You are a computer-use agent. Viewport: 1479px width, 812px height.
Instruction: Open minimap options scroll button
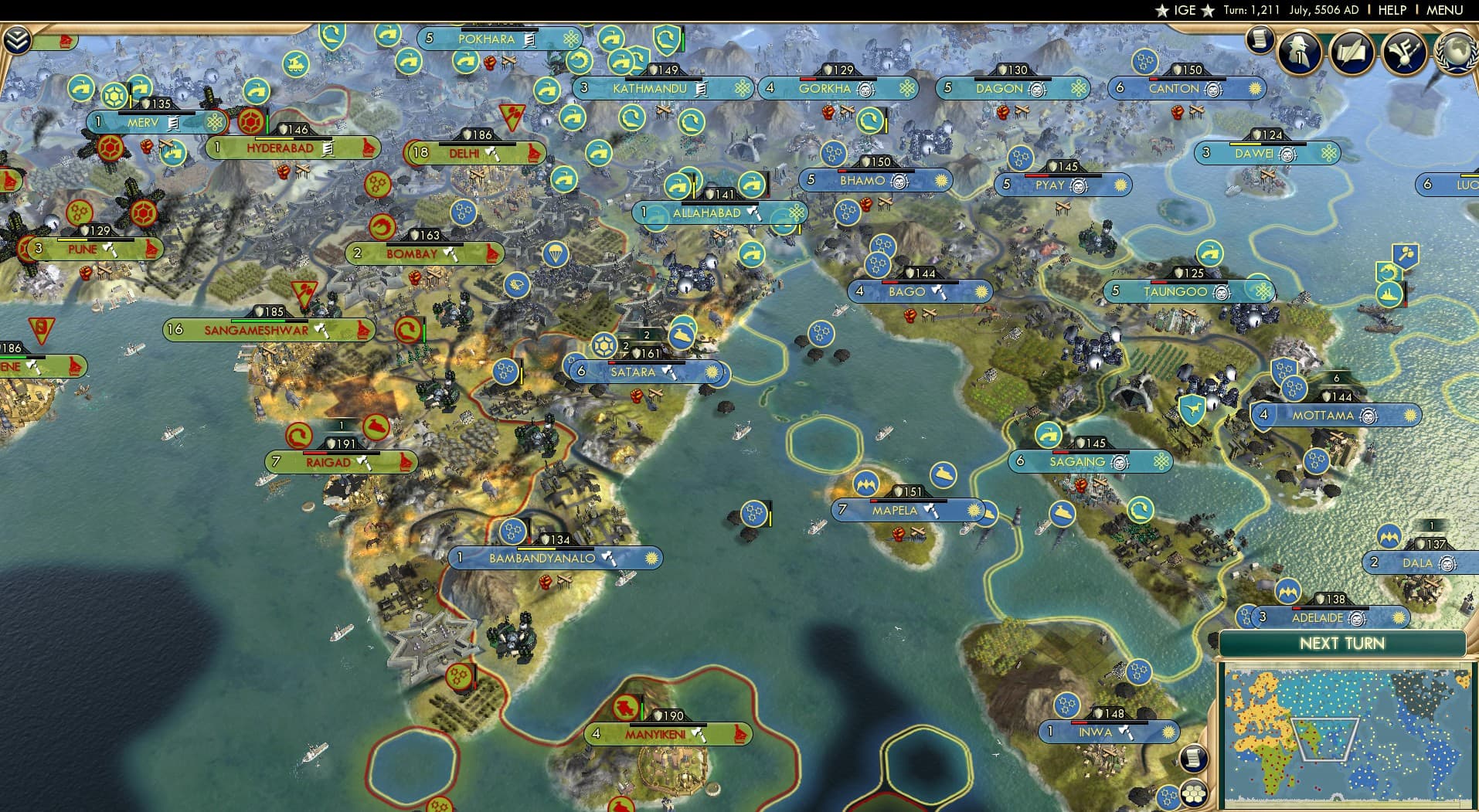(1194, 758)
